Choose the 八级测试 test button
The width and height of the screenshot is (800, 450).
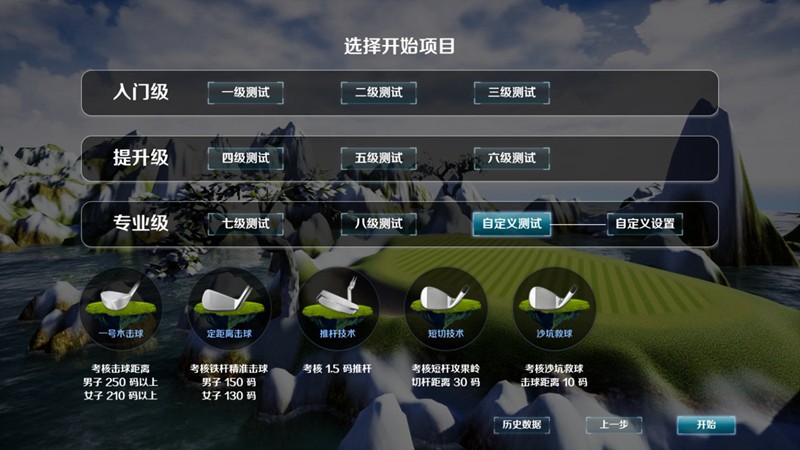click(378, 224)
